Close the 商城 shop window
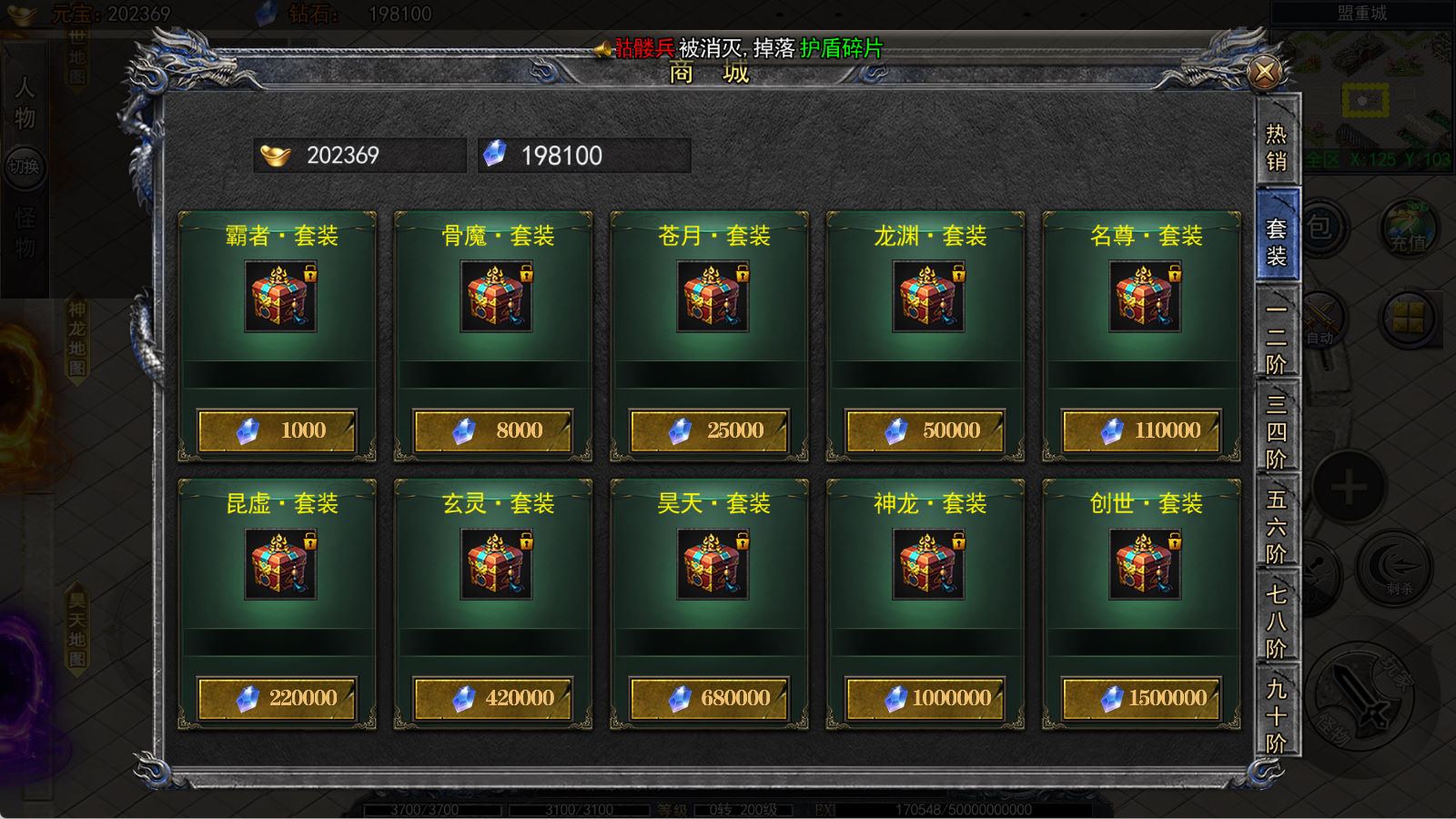 [1264, 72]
